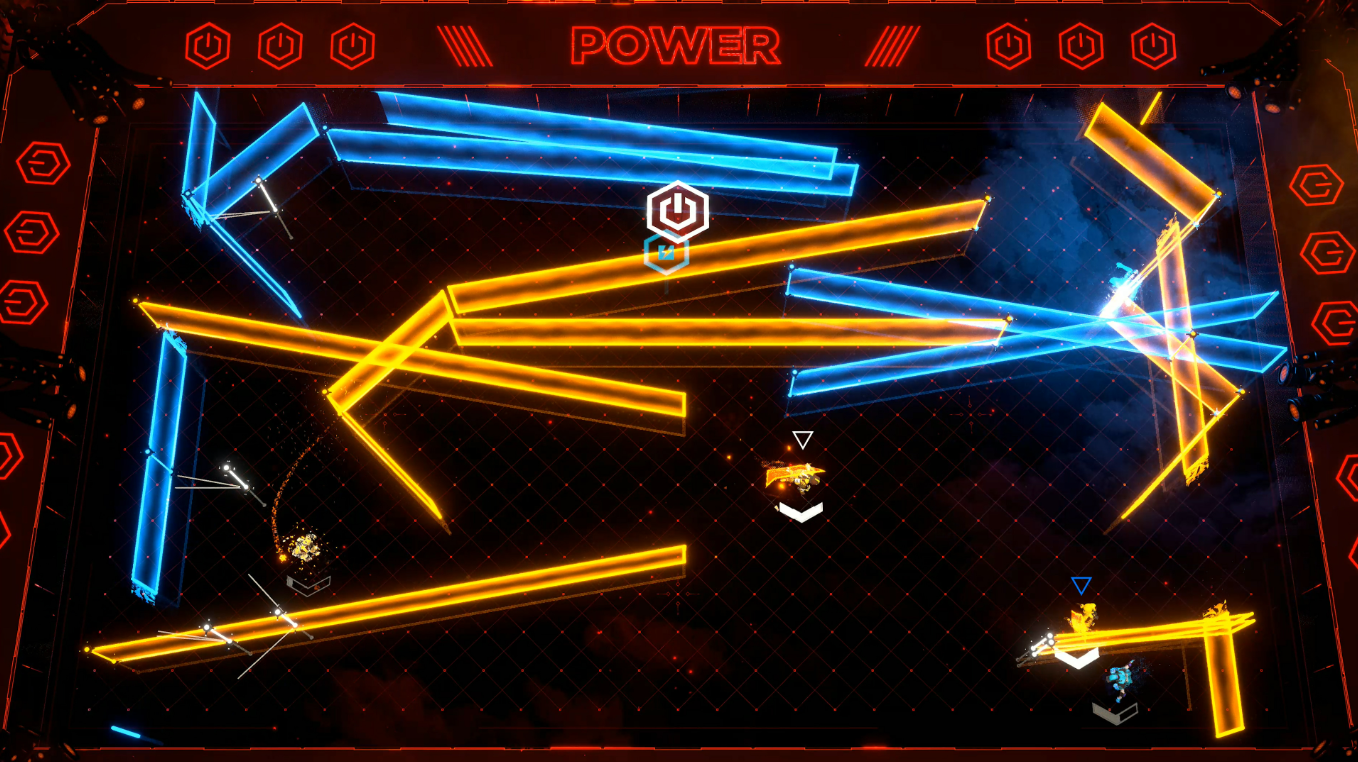Image resolution: width=1358 pixels, height=762 pixels.
Task: Click the middle power icon right of title
Action: click(1082, 44)
